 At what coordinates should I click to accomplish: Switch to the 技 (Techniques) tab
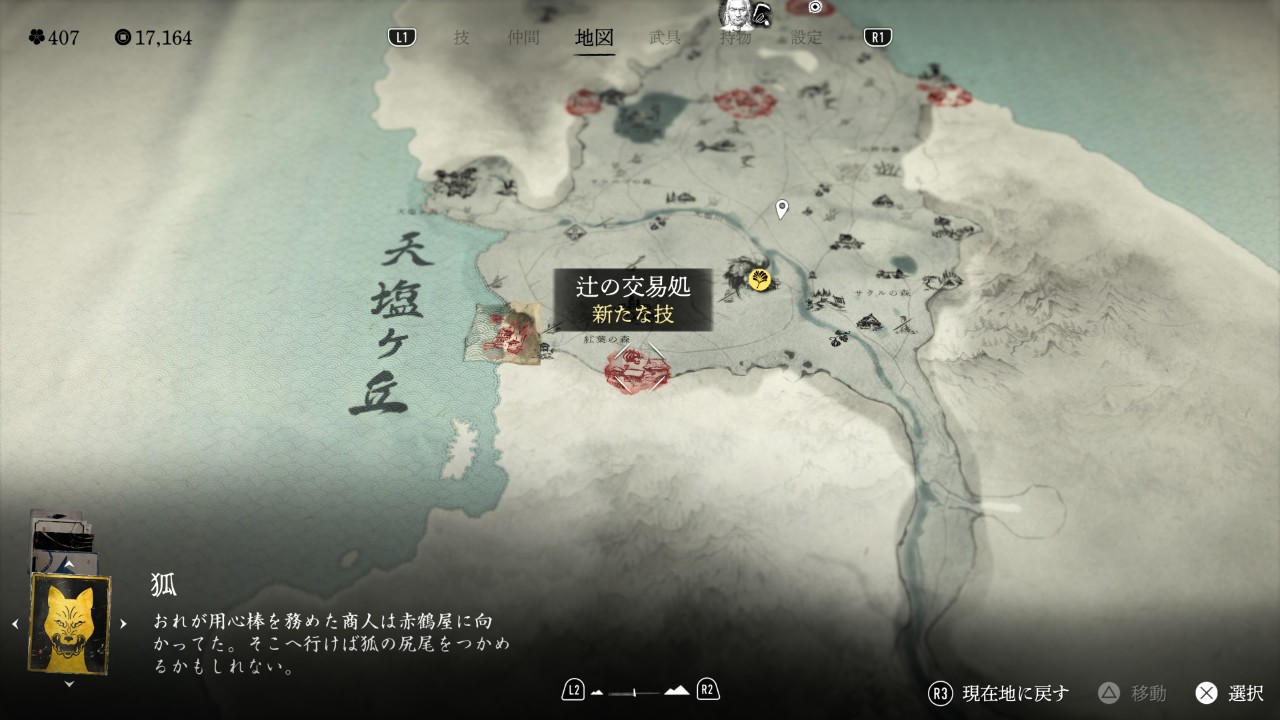pos(461,38)
